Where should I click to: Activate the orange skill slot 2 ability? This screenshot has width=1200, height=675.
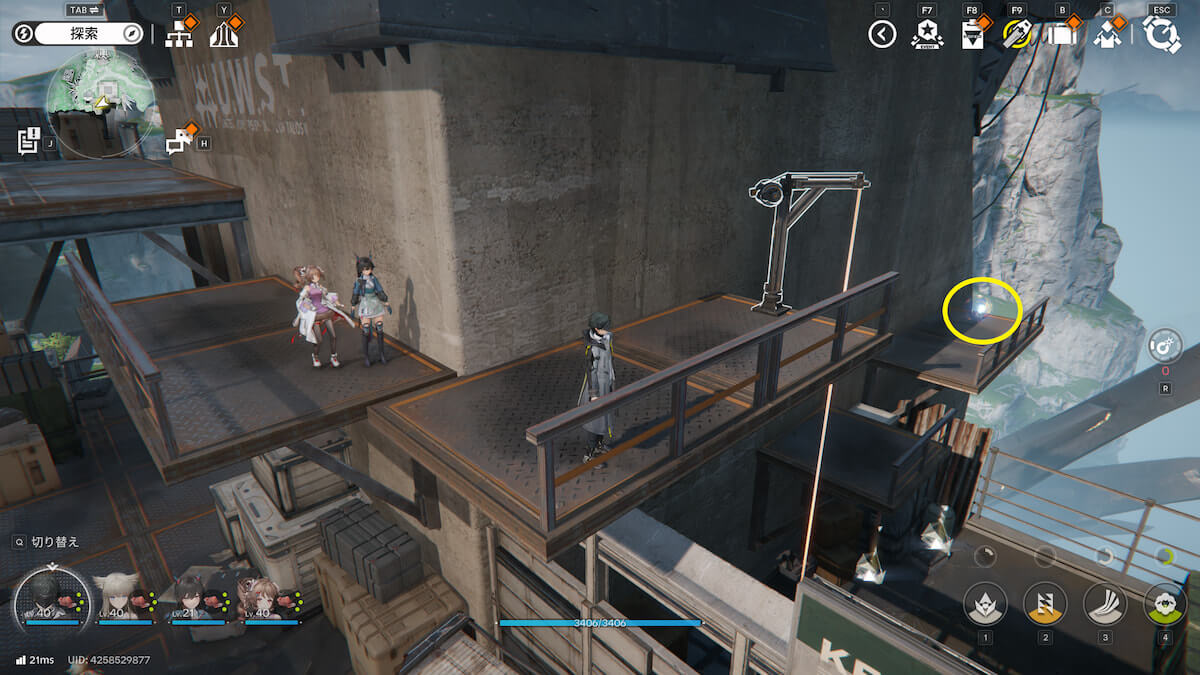click(x=1045, y=603)
